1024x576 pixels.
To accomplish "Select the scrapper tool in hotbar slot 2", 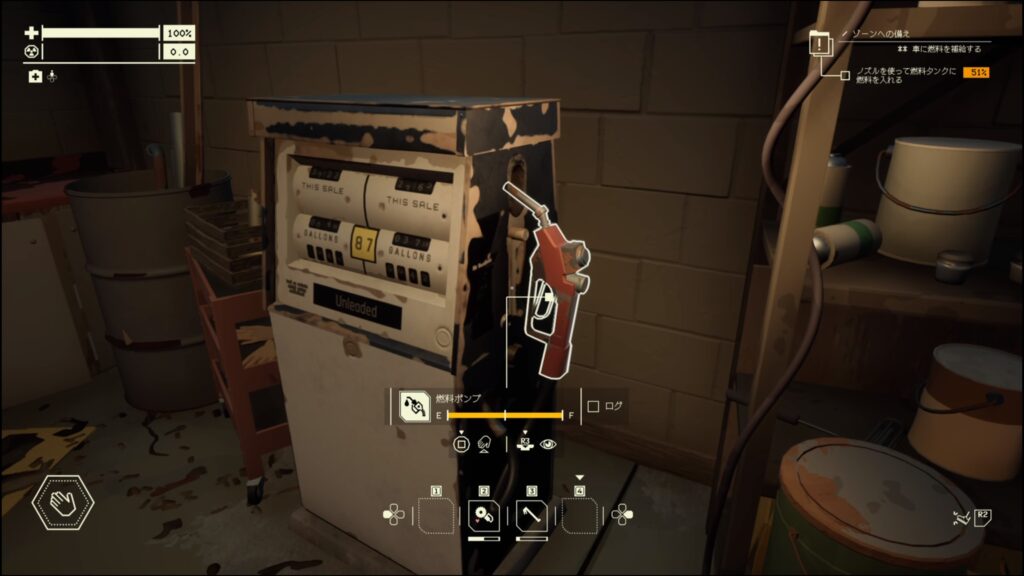I will pyautogui.click(x=483, y=516).
